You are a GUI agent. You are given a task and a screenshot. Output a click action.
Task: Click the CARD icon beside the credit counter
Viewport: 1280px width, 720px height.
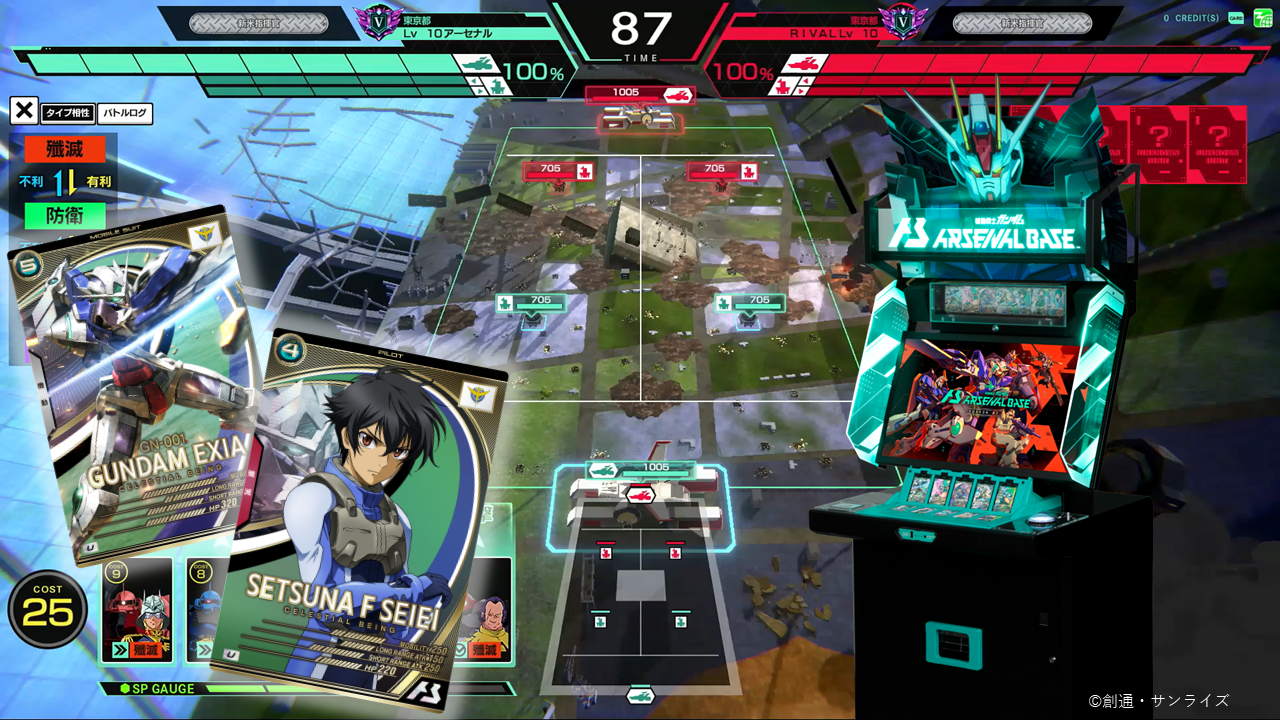1236,18
